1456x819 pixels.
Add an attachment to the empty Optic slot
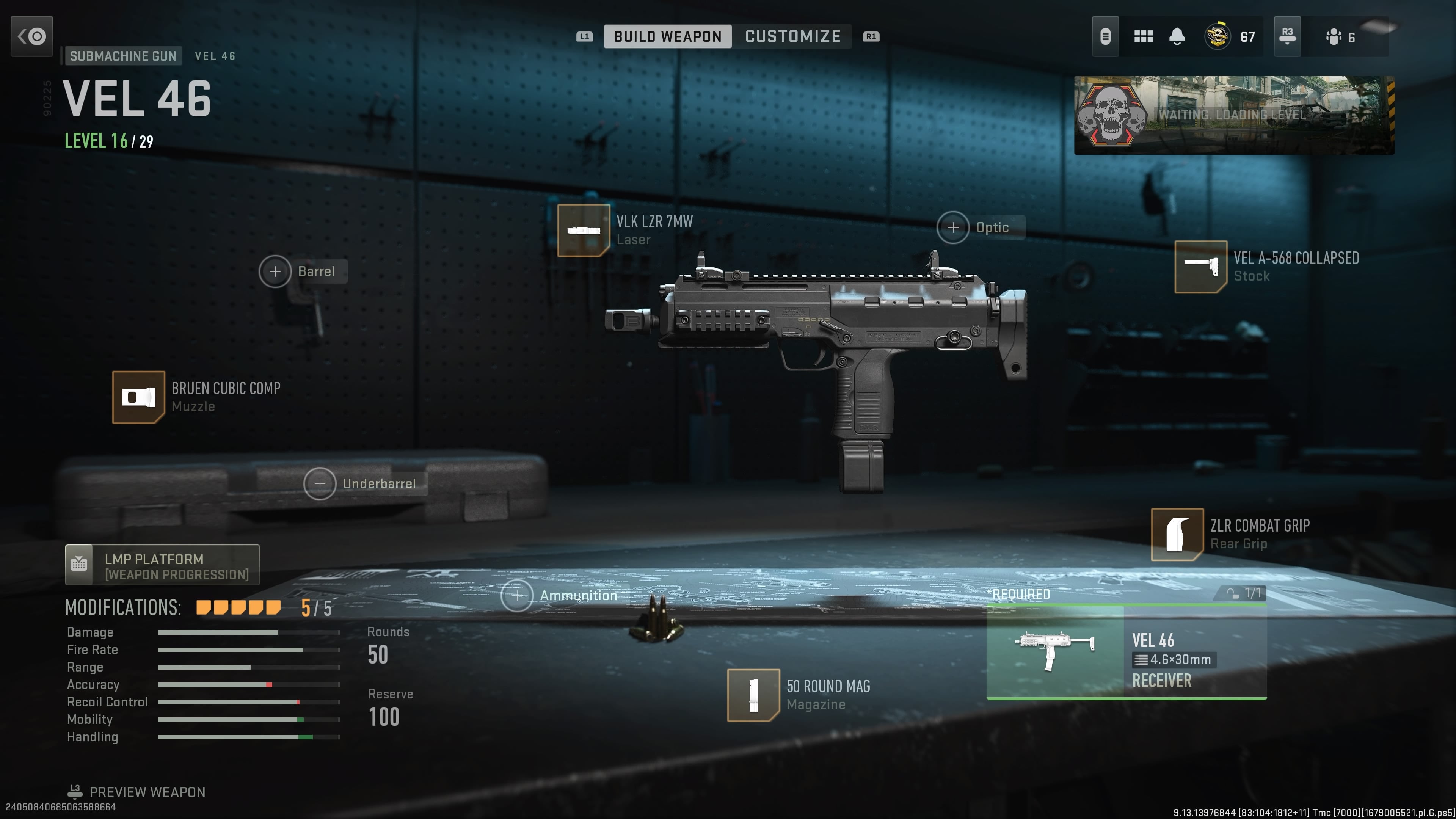(x=954, y=227)
